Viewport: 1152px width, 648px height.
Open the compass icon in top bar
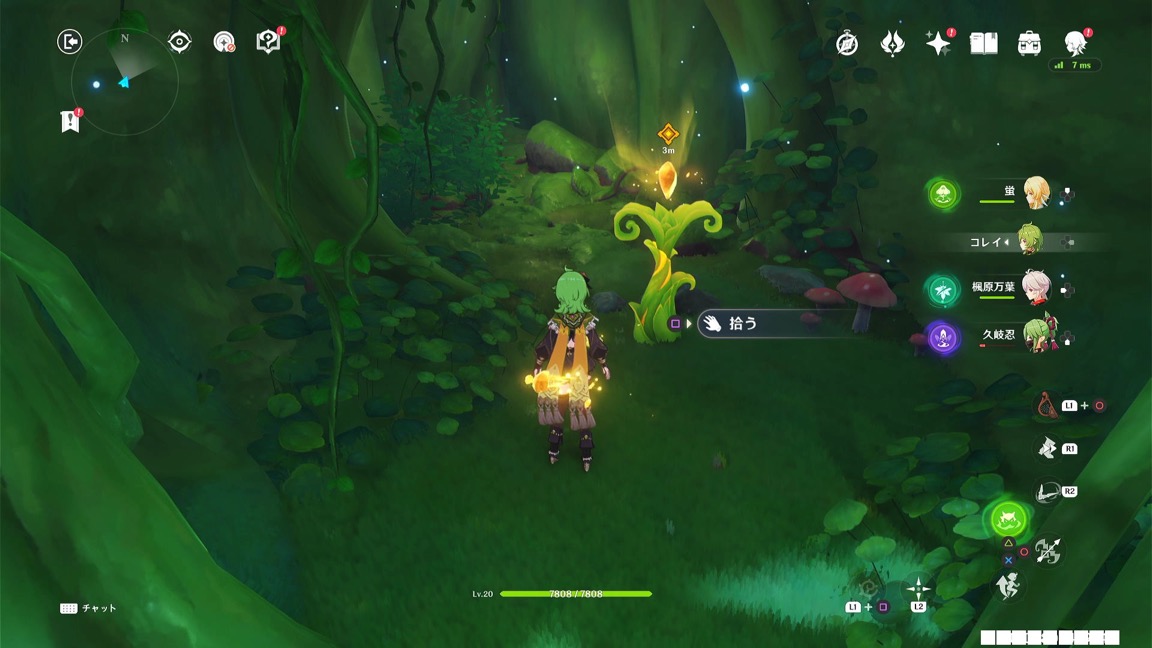[x=847, y=43]
